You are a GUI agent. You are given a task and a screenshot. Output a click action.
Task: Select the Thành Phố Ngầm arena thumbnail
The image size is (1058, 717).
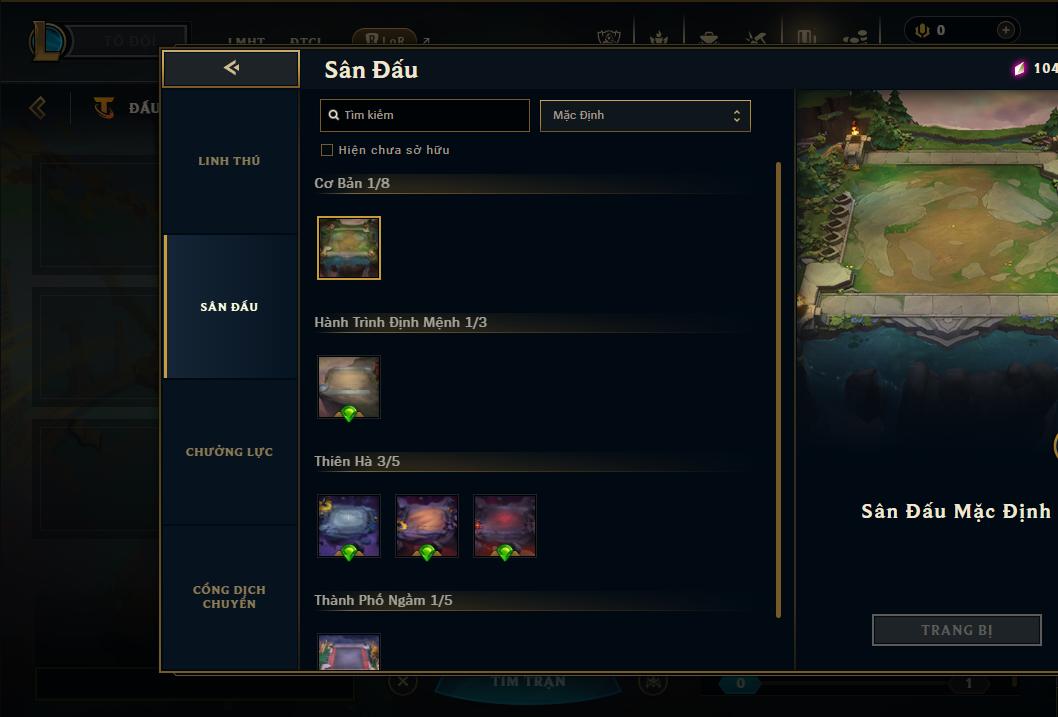(349, 652)
